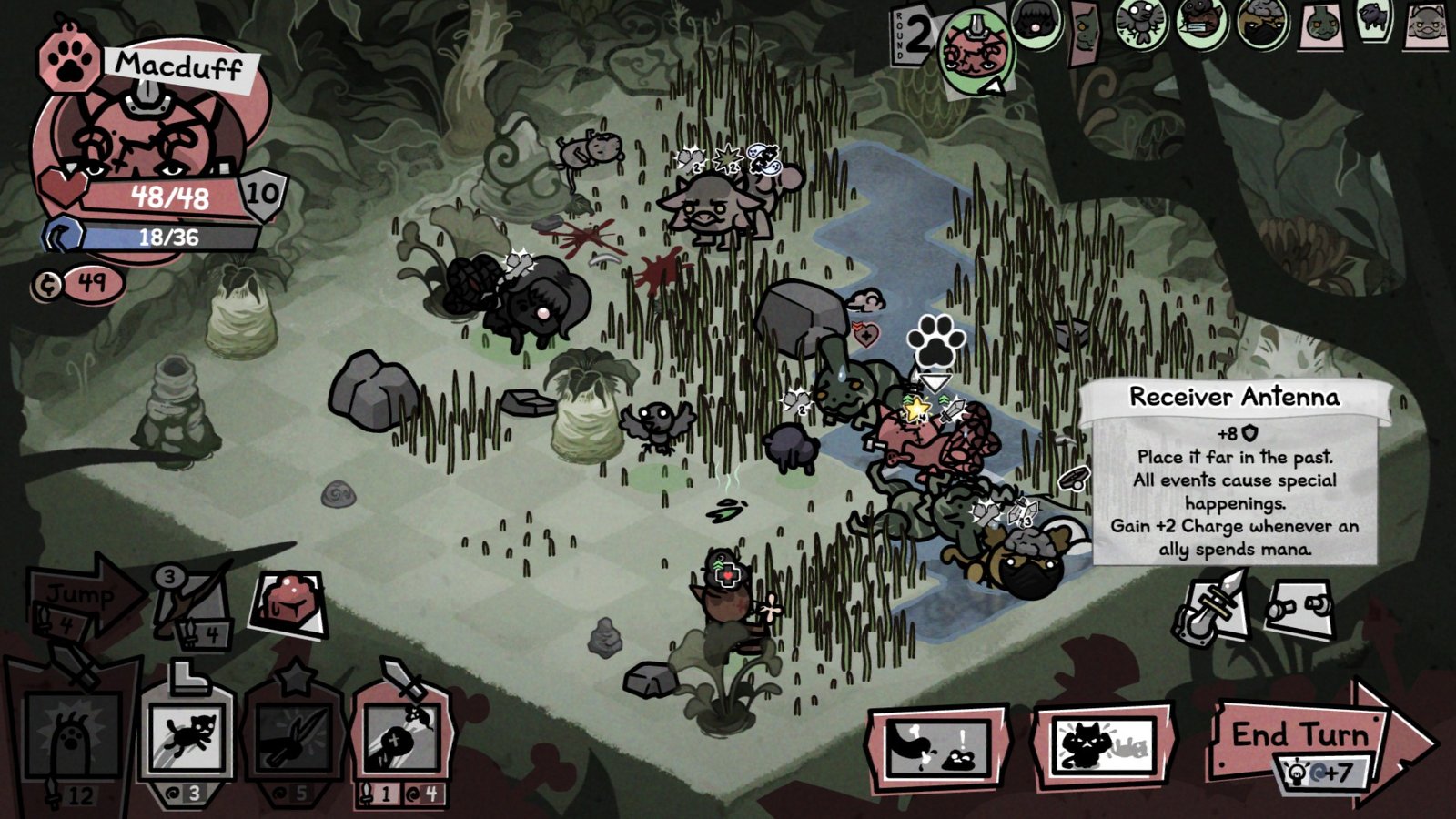The height and width of the screenshot is (819, 1456).
Task: Select the crow portrait in turn order
Action: click(1141, 23)
